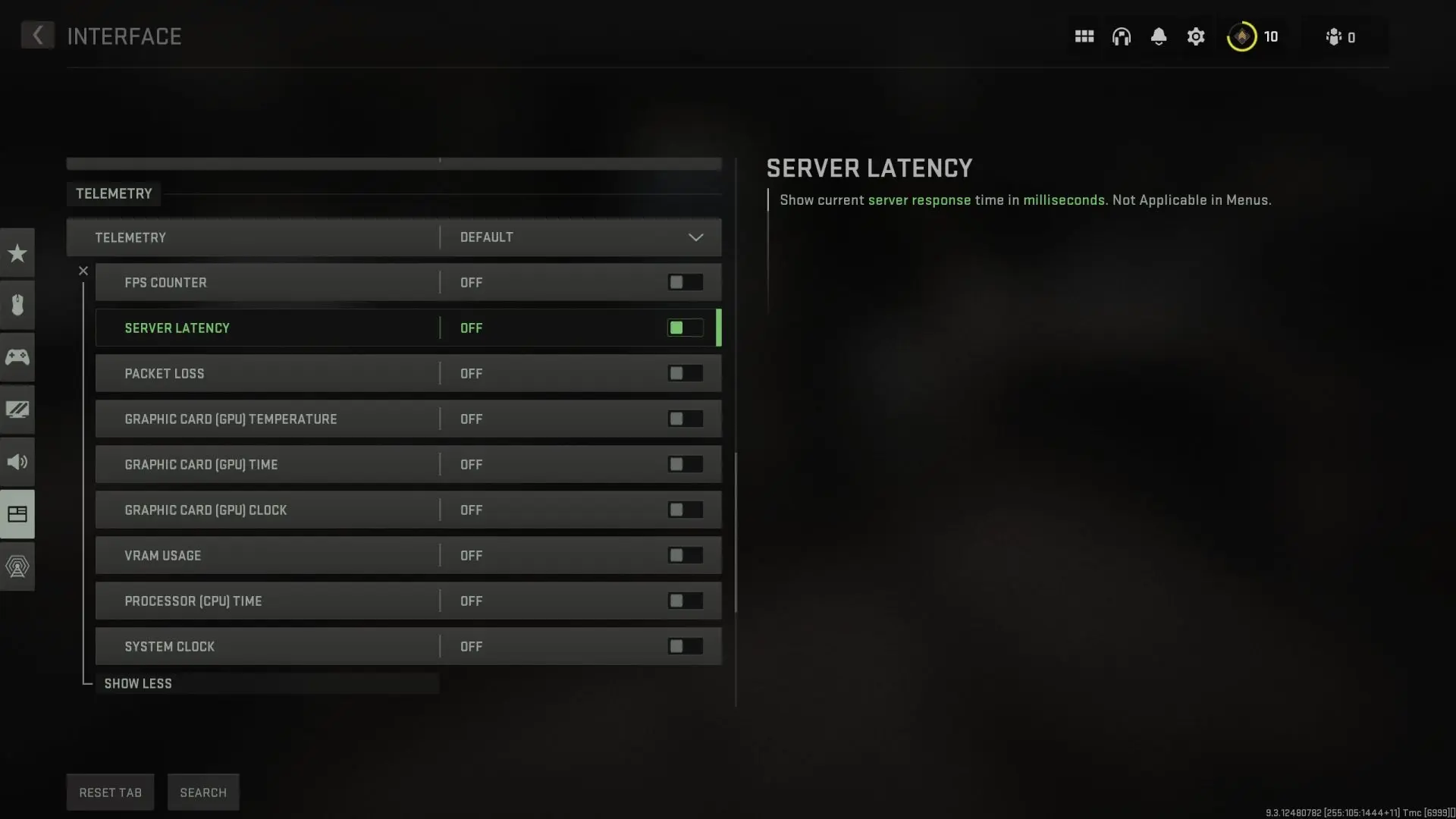Image resolution: width=1456 pixels, height=819 pixels.
Task: Disable the Server Latency toggle
Action: tap(684, 328)
